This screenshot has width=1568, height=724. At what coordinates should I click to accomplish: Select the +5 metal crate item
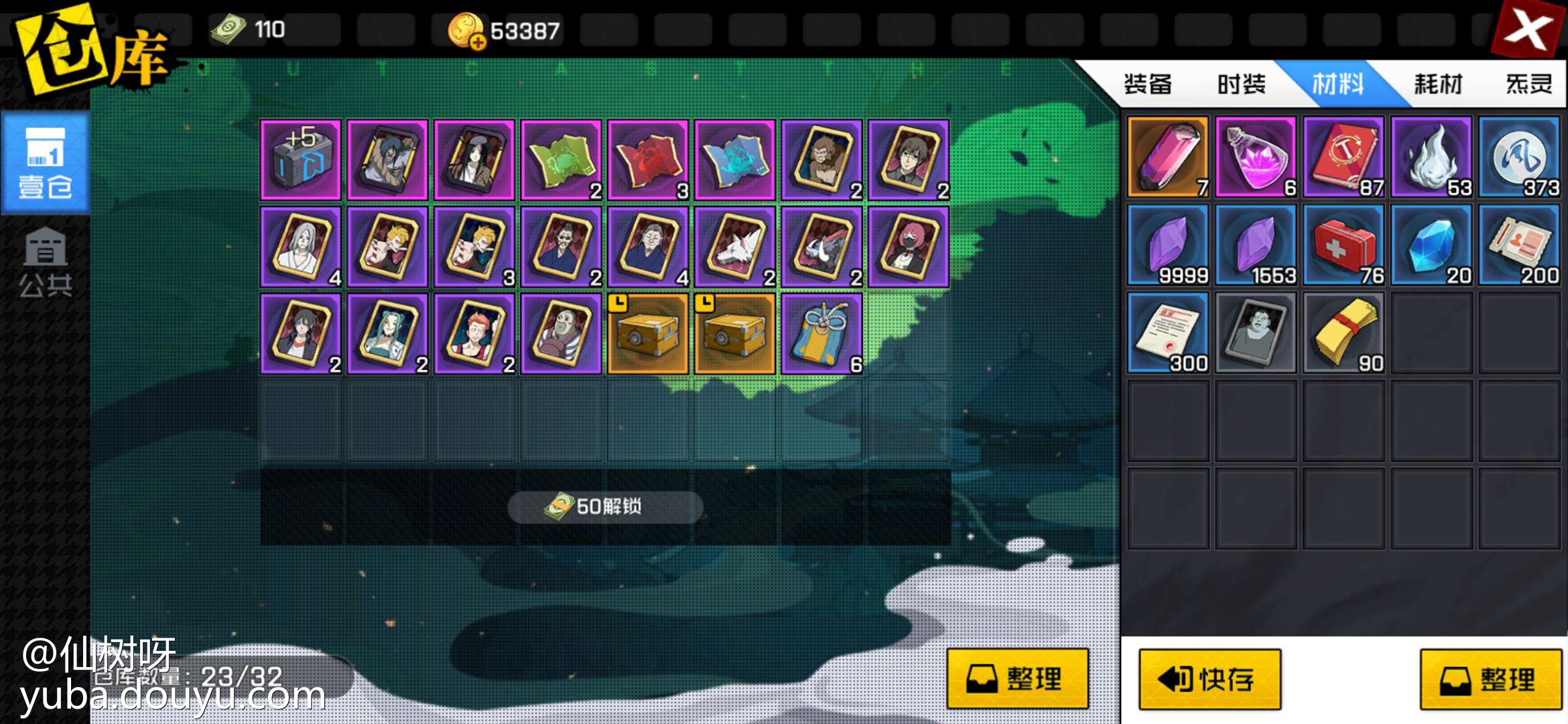tap(301, 160)
